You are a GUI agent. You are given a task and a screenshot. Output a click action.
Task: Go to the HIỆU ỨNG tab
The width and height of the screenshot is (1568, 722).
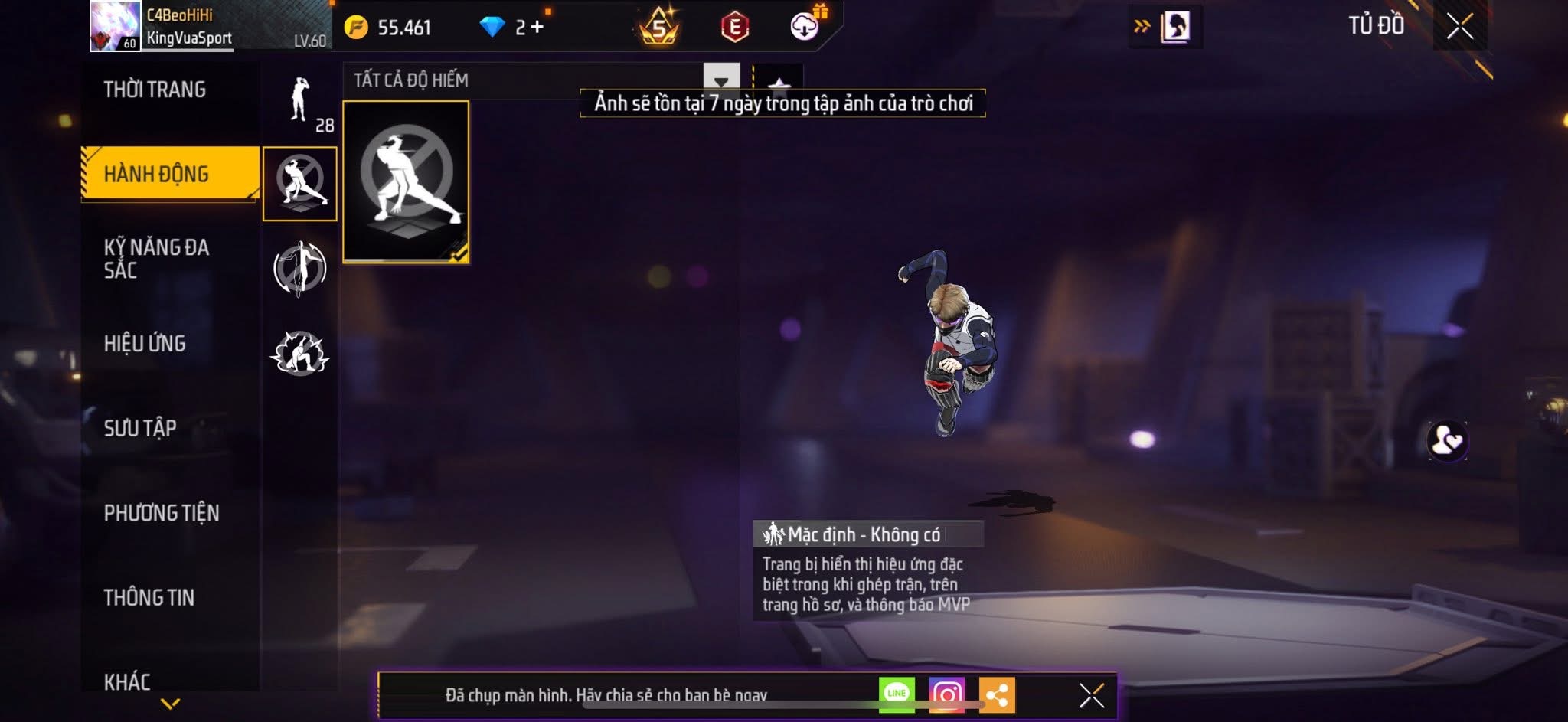[145, 343]
